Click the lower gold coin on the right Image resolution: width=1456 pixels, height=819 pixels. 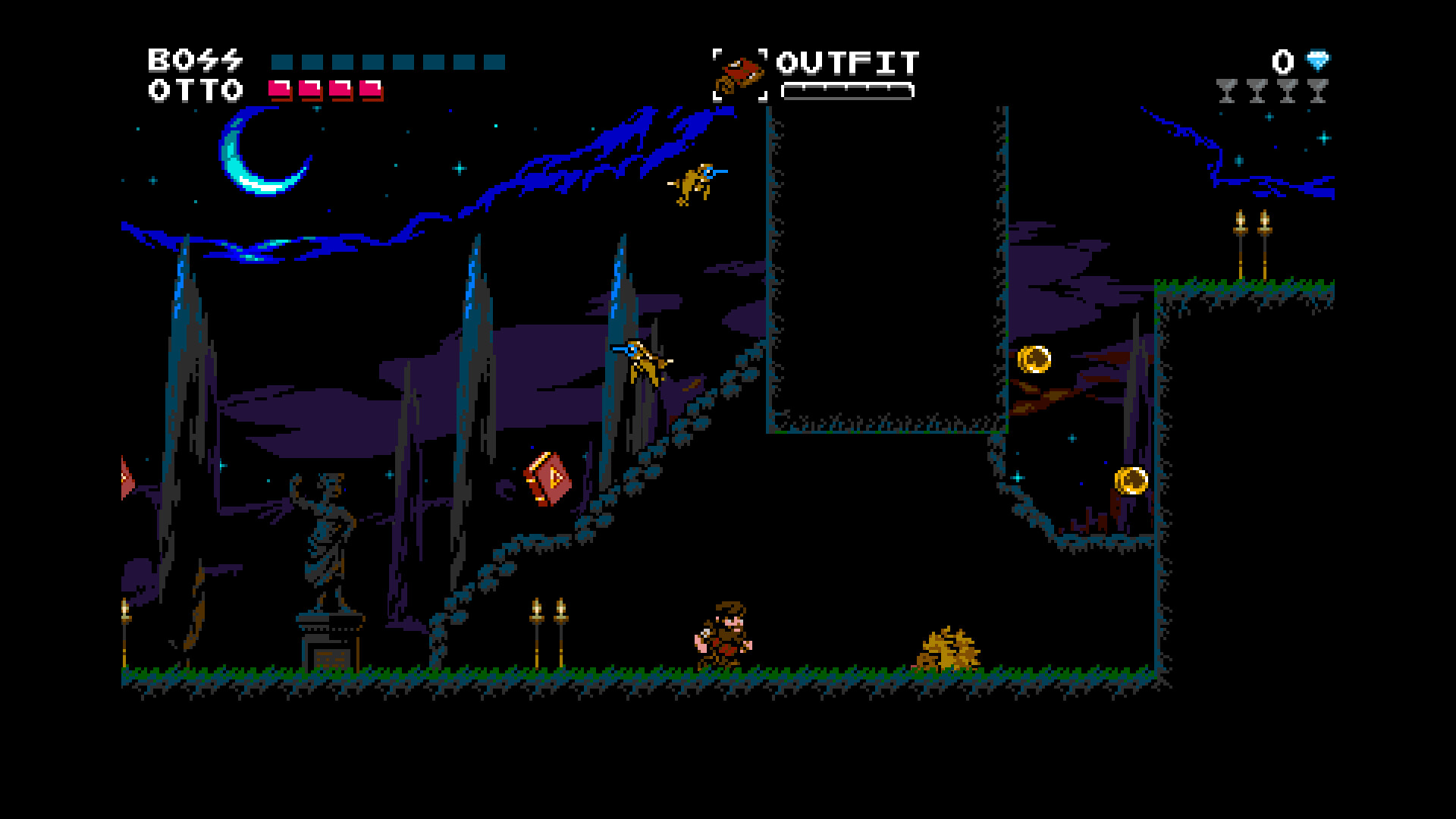[x=1130, y=479]
